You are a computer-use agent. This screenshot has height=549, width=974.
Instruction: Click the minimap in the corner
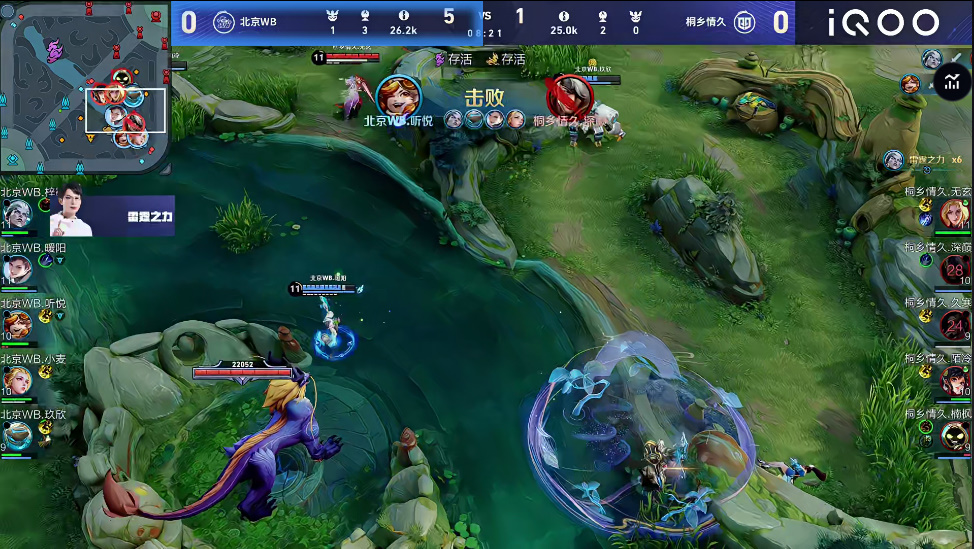pyautogui.click(x=85, y=88)
